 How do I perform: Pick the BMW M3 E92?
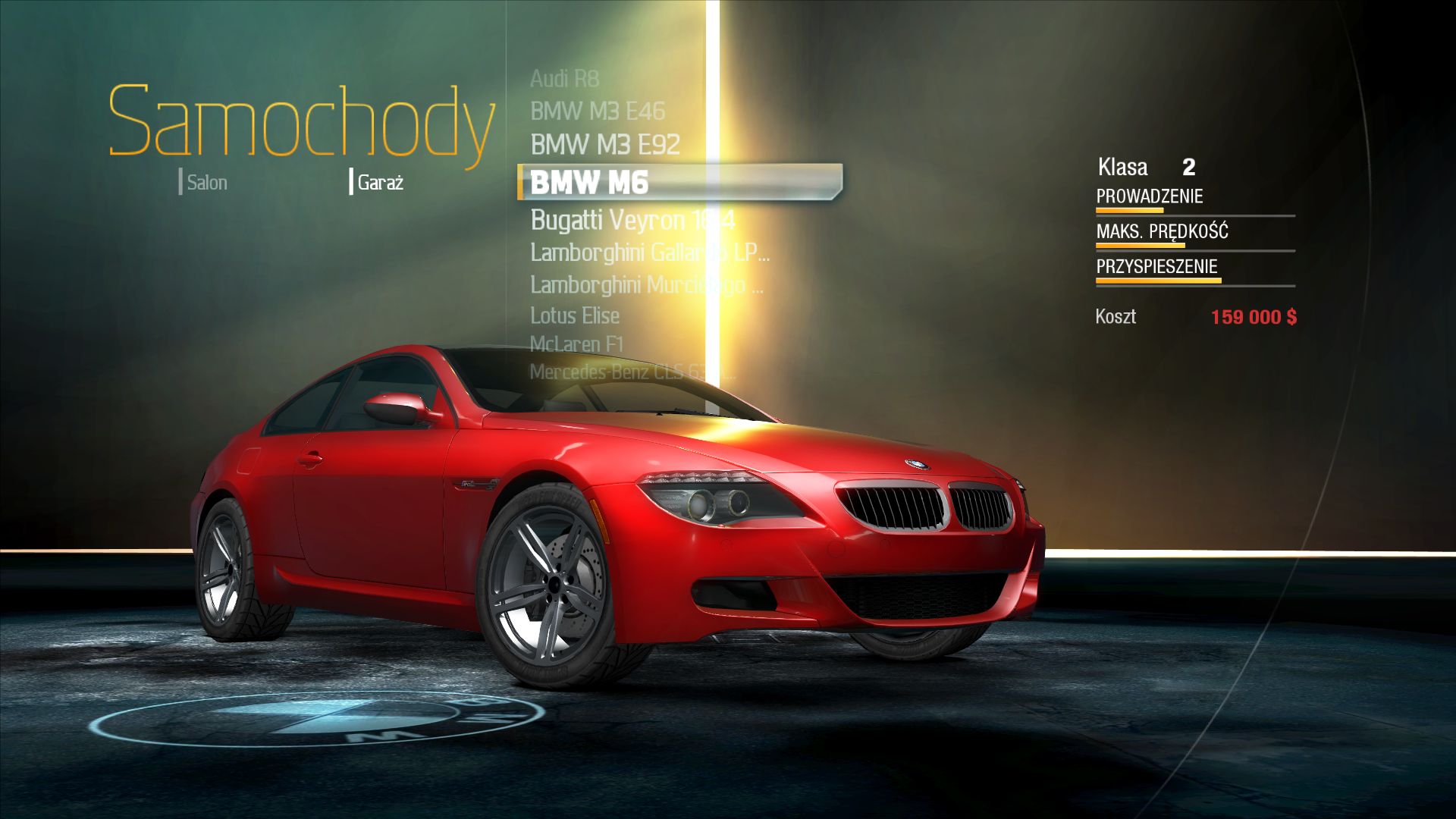pos(604,145)
